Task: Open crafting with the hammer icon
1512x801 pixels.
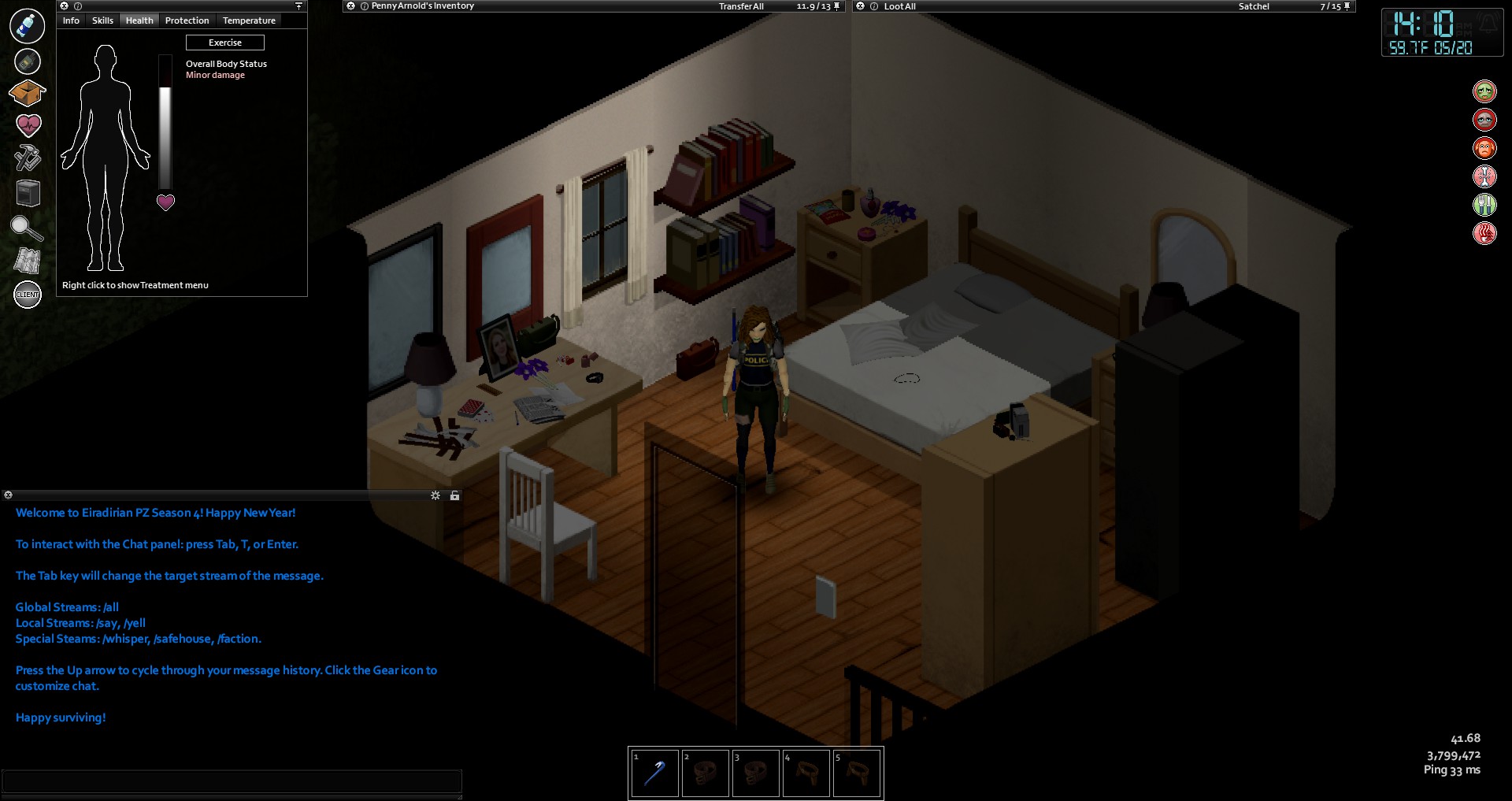Action: (28, 158)
